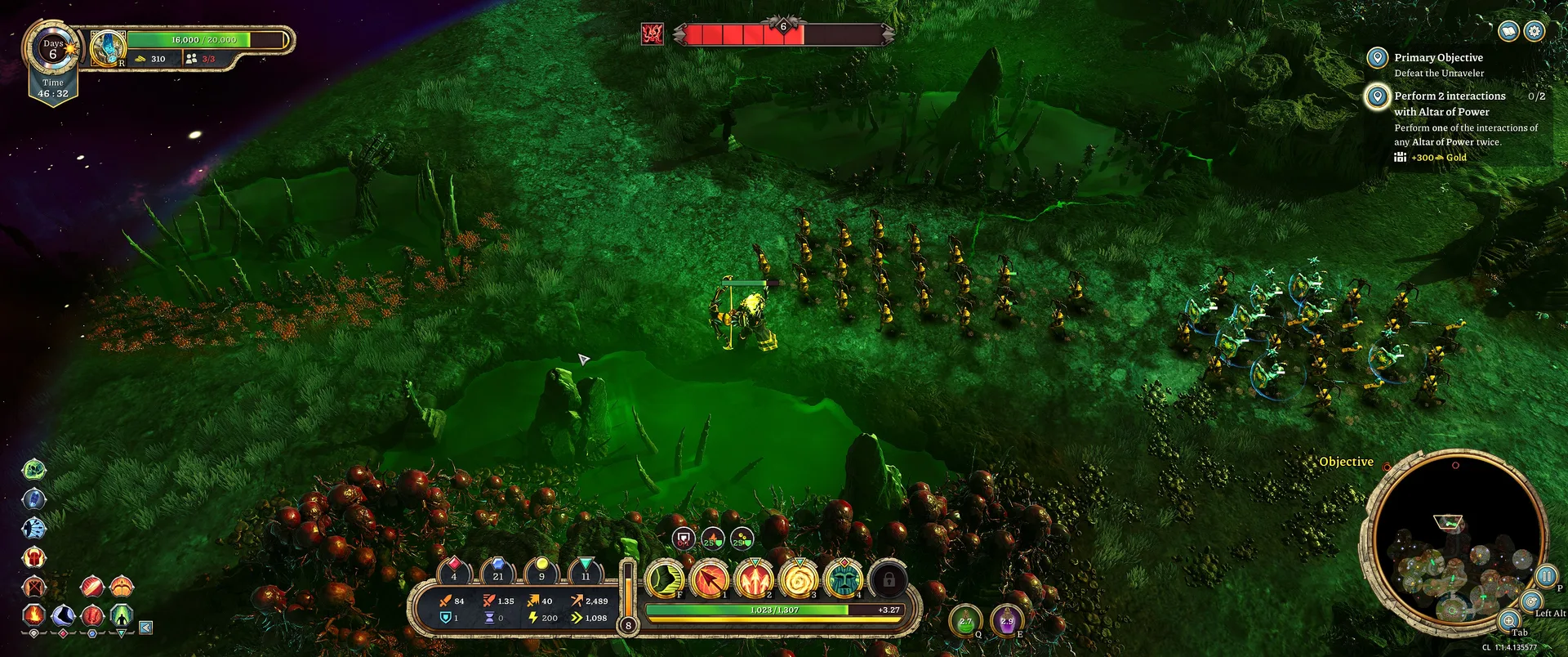Open the book codex icon
This screenshot has width=1568, height=657.
click(x=1509, y=31)
